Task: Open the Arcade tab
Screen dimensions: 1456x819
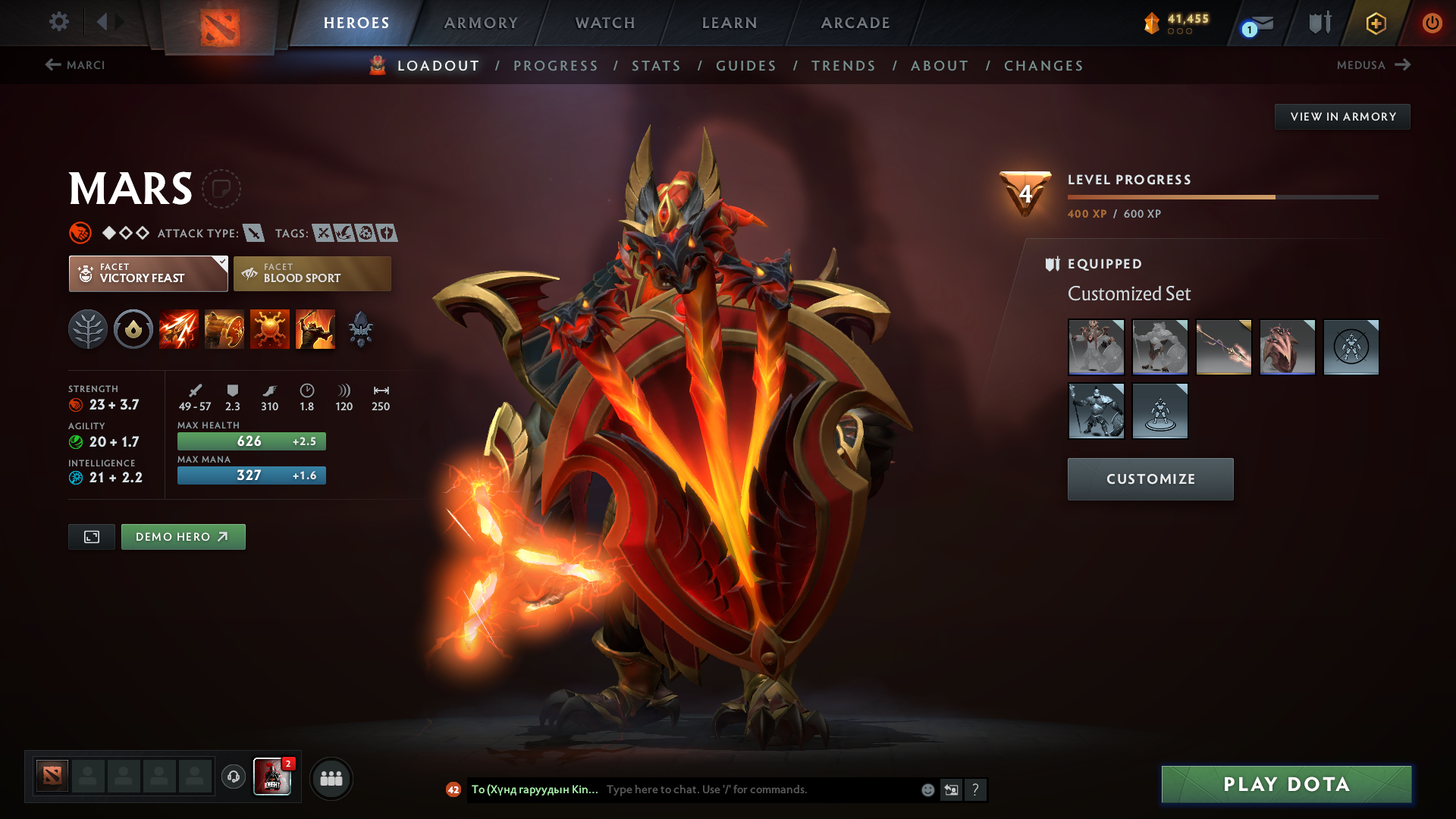Action: click(855, 23)
